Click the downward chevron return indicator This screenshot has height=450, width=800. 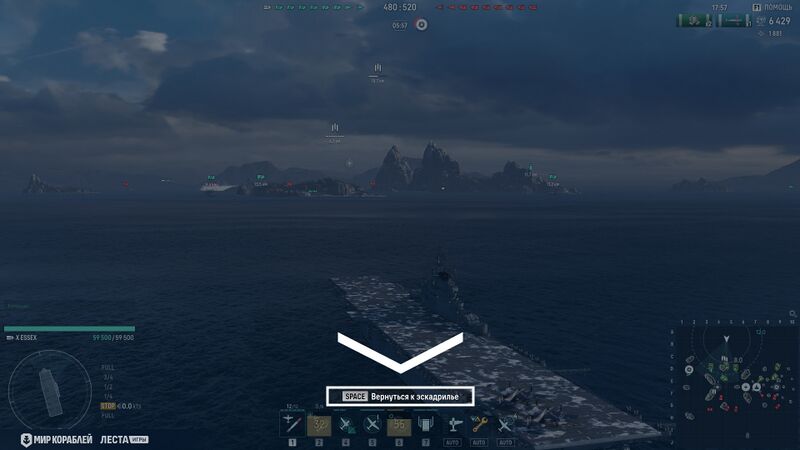[x=400, y=351]
